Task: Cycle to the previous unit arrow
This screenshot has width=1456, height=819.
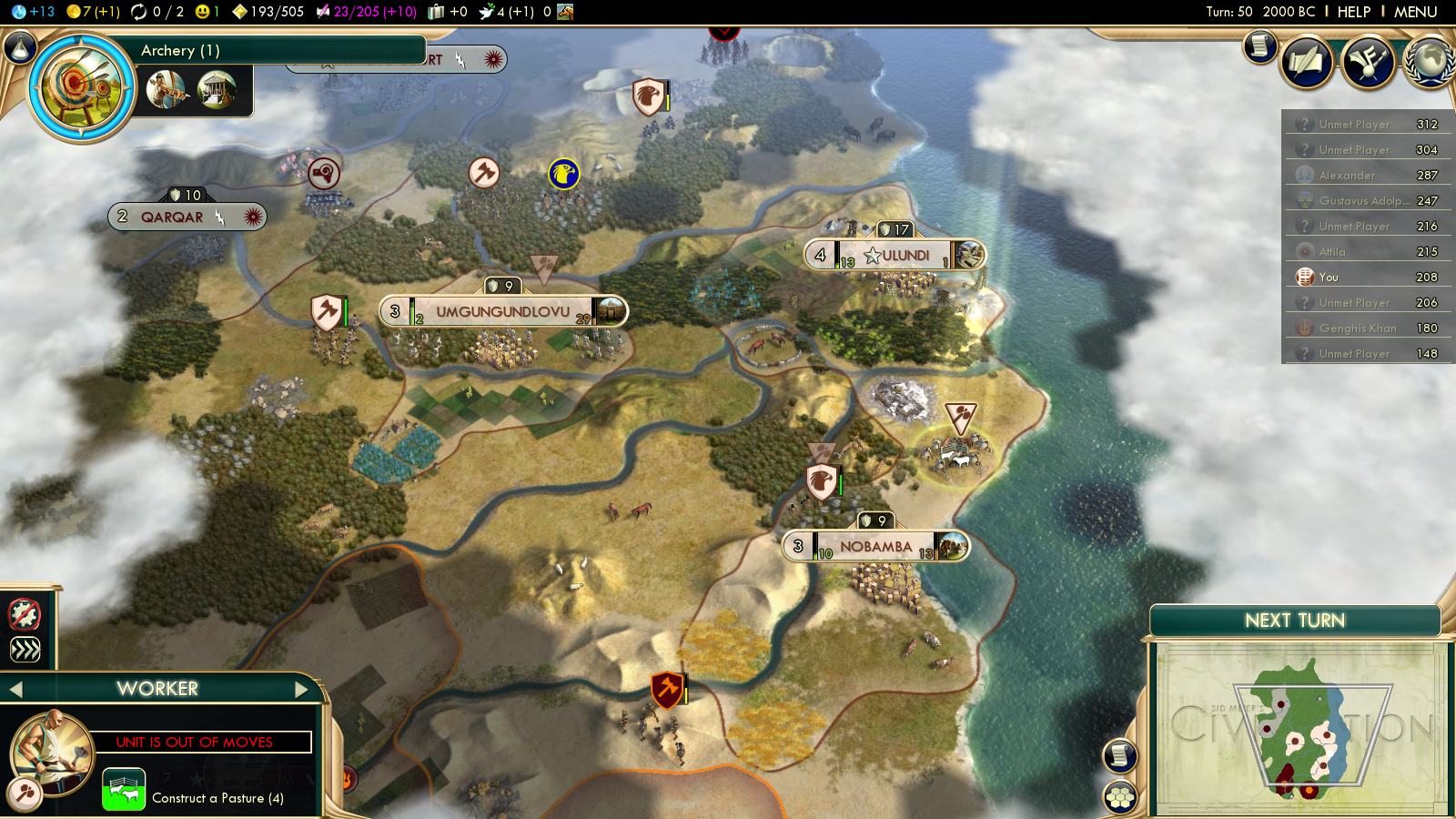Action: 15,690
